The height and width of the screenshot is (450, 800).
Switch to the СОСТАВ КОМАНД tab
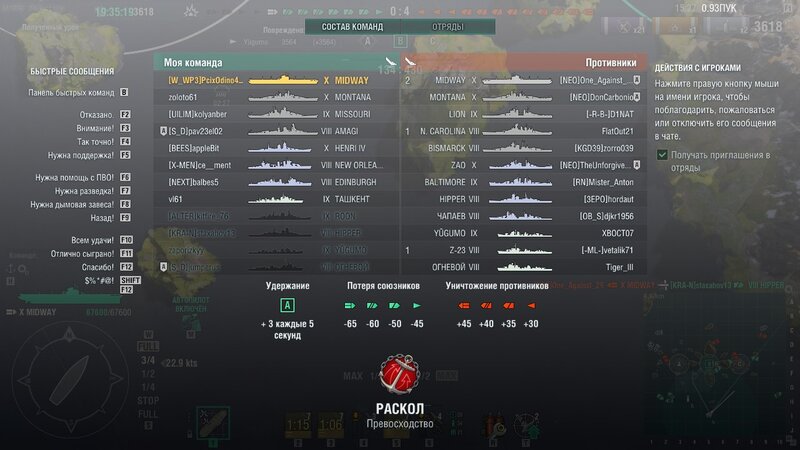[x=353, y=27]
